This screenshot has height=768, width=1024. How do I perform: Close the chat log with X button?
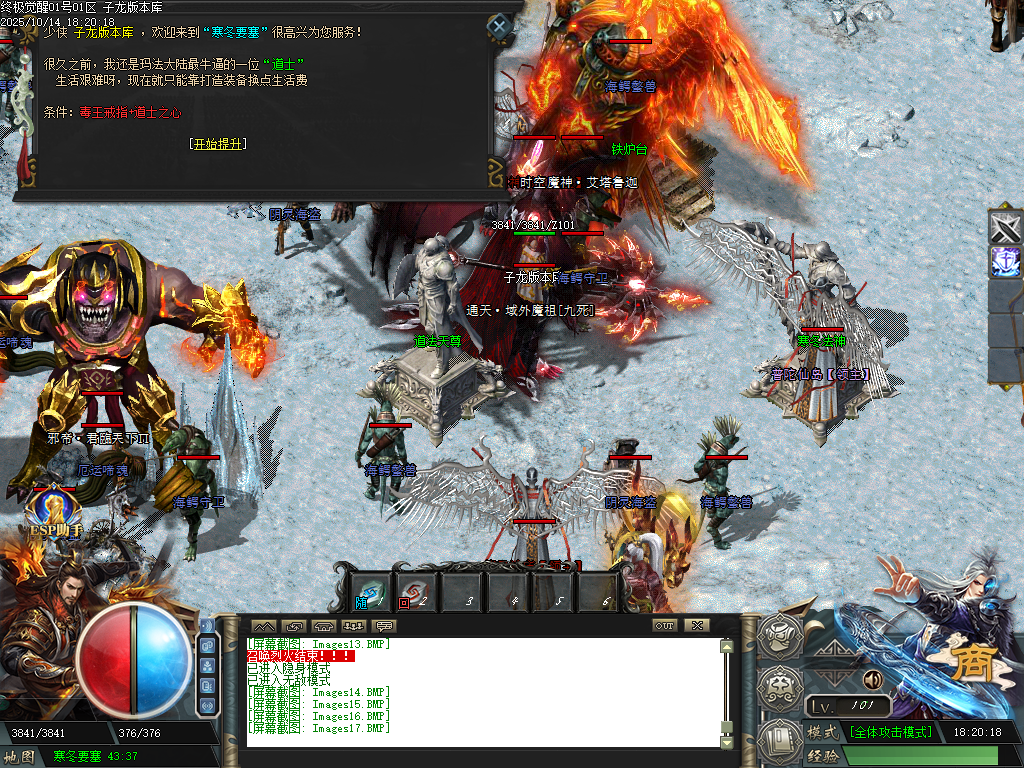[697, 625]
